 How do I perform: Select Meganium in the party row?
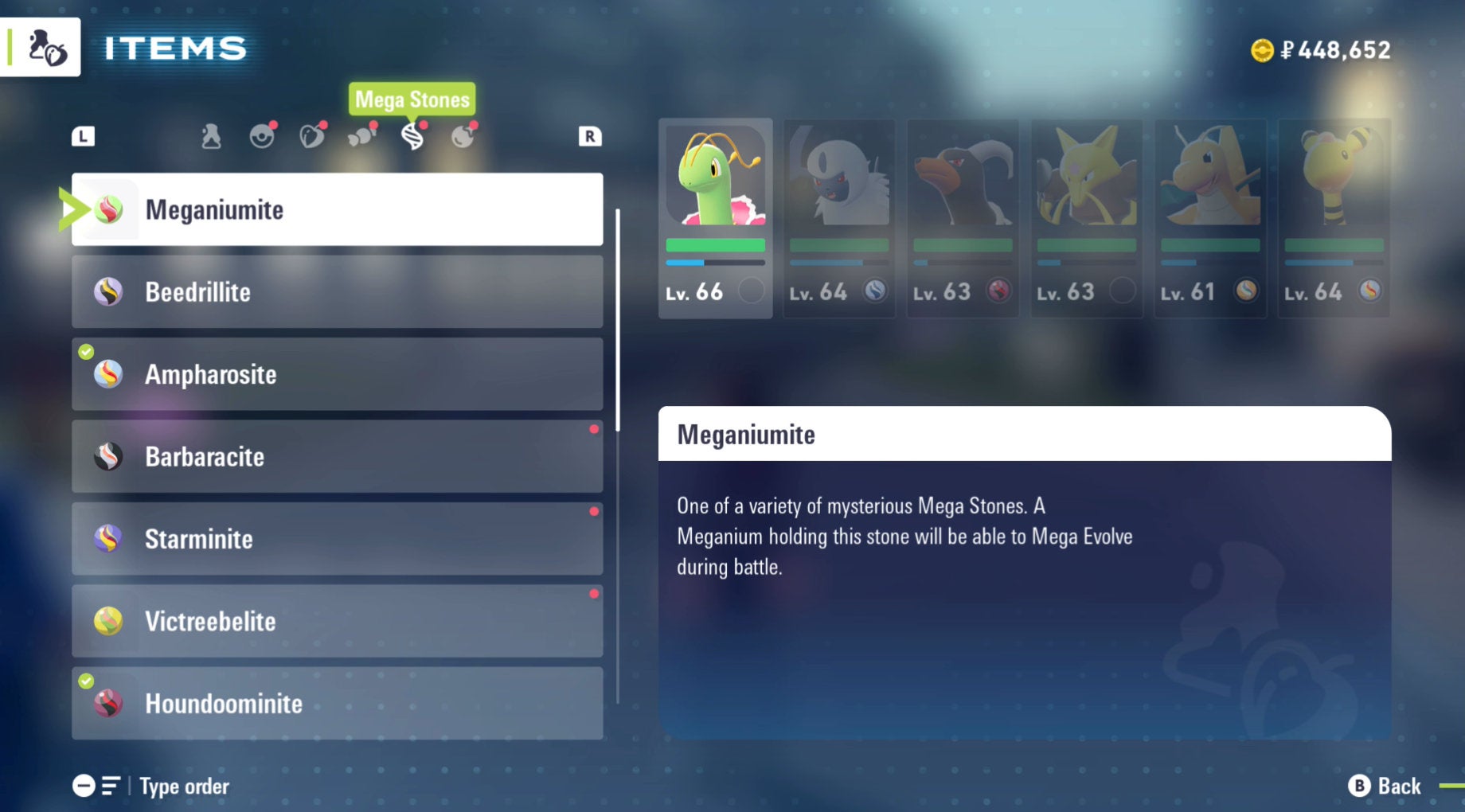(715, 218)
